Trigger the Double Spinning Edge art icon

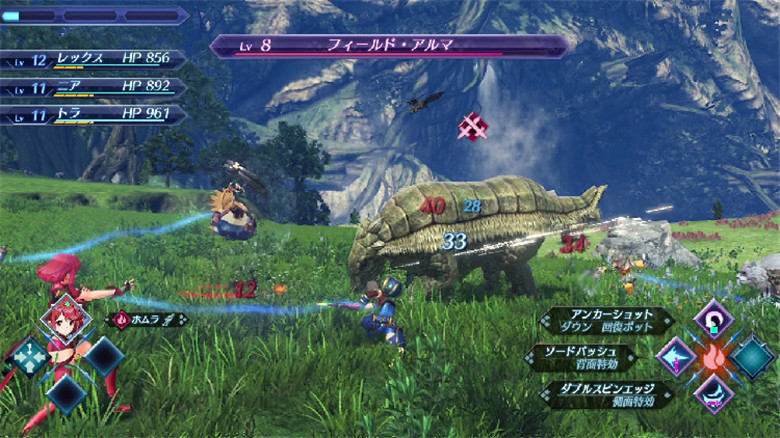point(713,392)
